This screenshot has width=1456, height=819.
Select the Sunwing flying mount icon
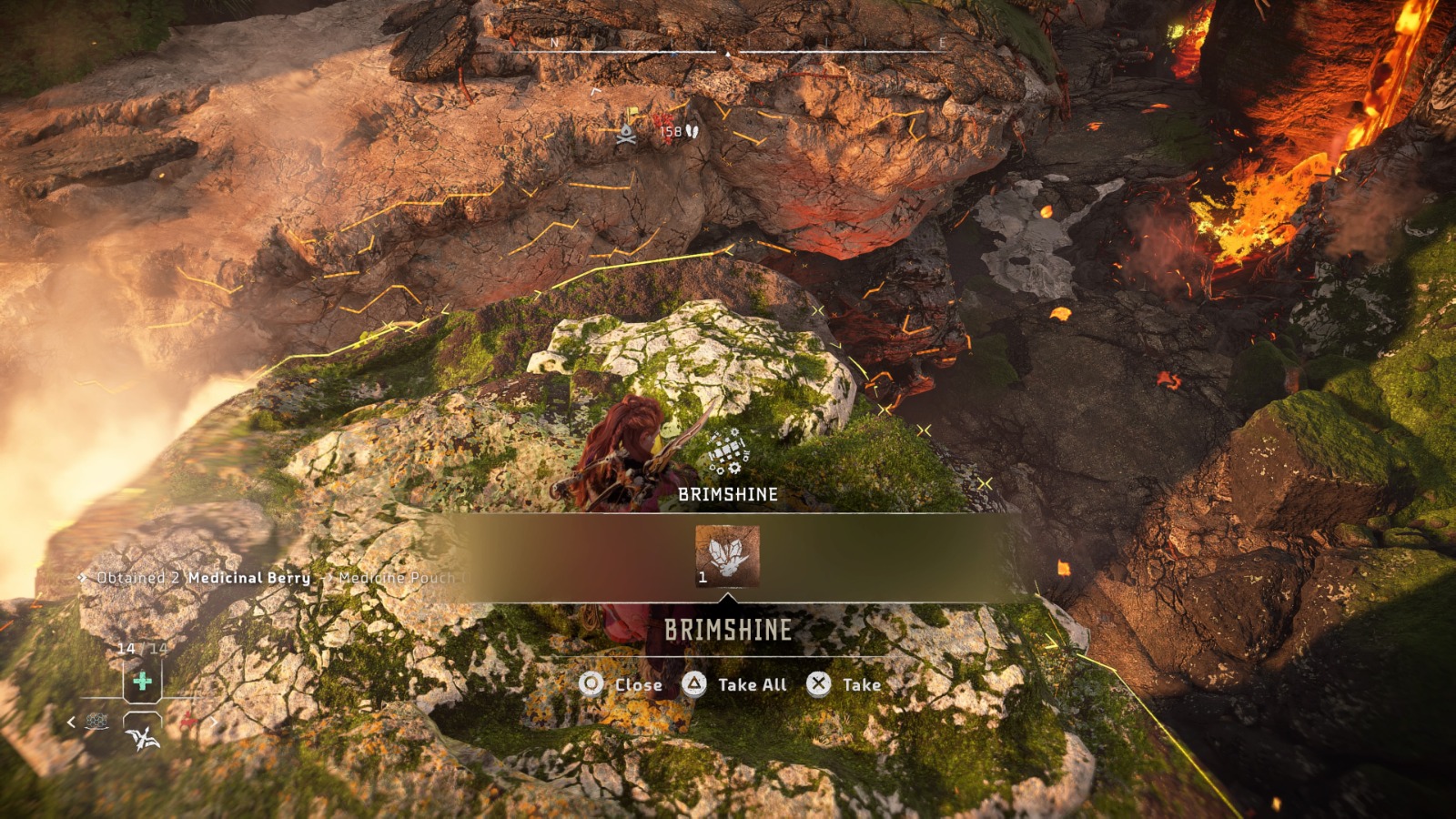(x=142, y=737)
